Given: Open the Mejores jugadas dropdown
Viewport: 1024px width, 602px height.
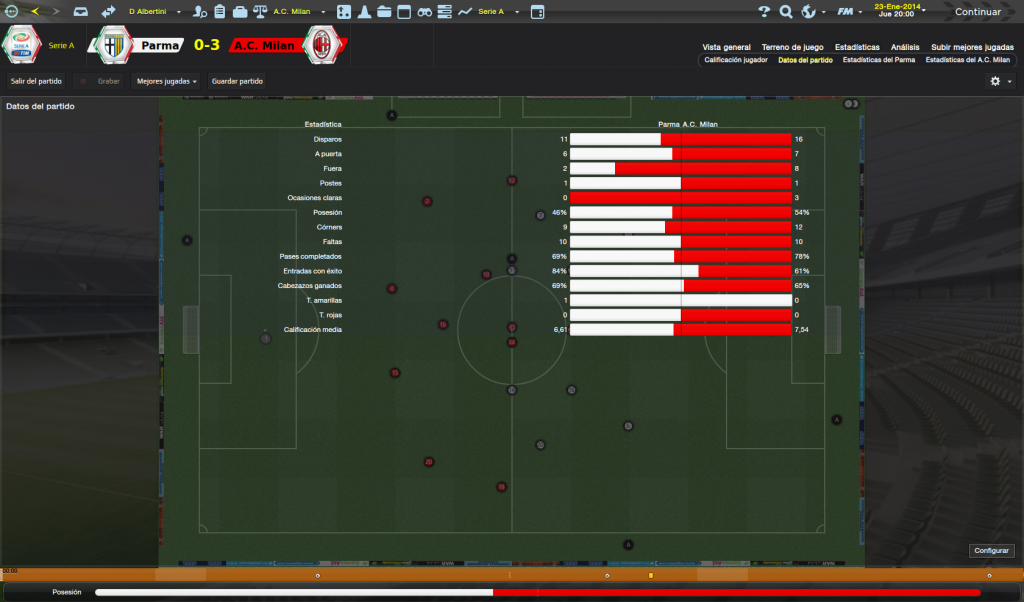Looking at the screenshot, I should click(167, 81).
